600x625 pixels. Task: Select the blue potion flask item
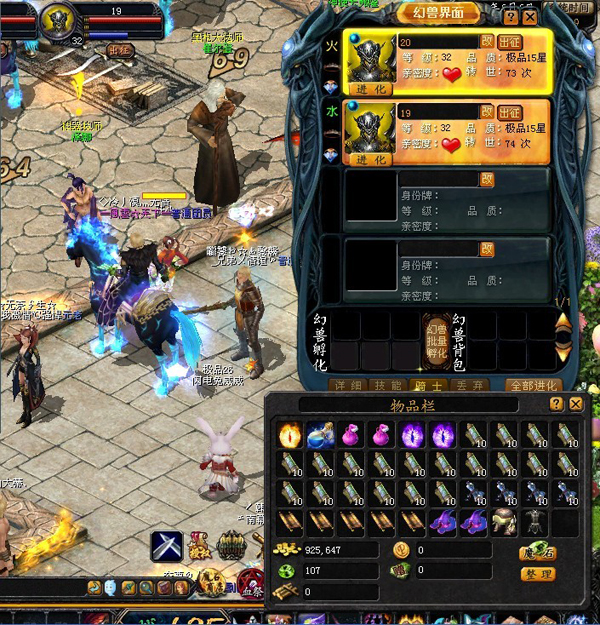(322, 433)
